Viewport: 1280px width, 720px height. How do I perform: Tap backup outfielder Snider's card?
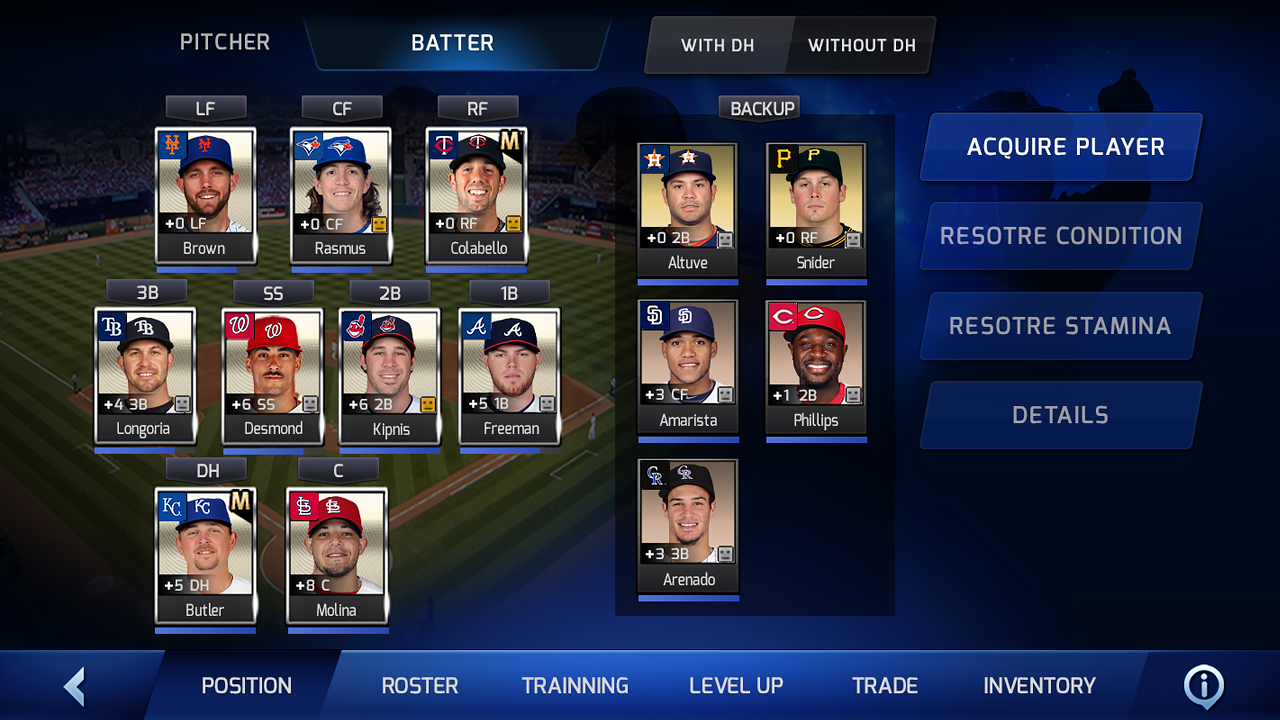pyautogui.click(x=816, y=208)
